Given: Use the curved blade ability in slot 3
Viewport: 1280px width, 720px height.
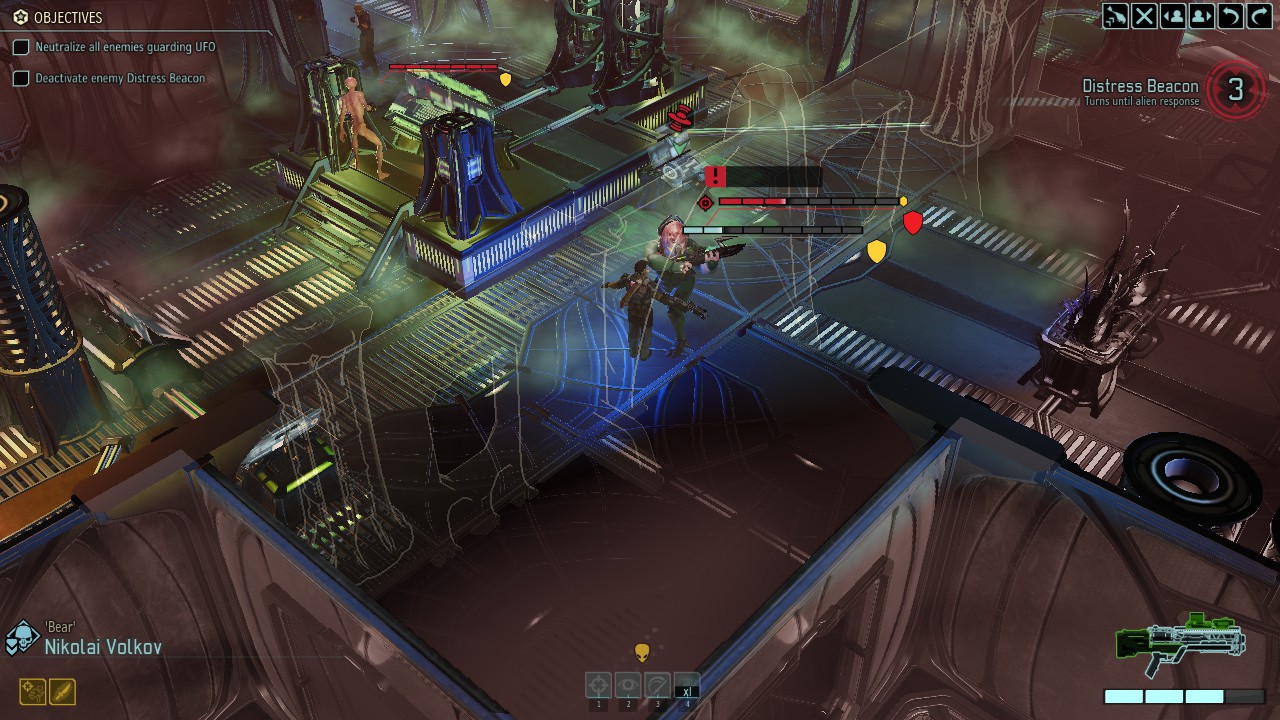Looking at the screenshot, I should (x=657, y=685).
